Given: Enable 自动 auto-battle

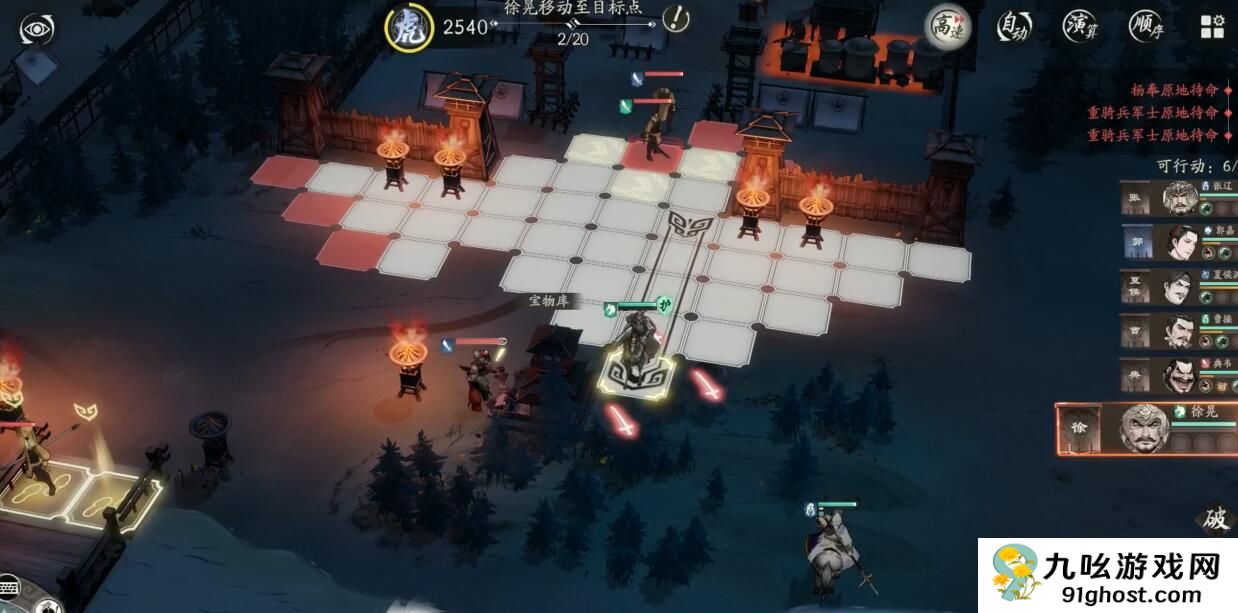Looking at the screenshot, I should point(1013,26).
